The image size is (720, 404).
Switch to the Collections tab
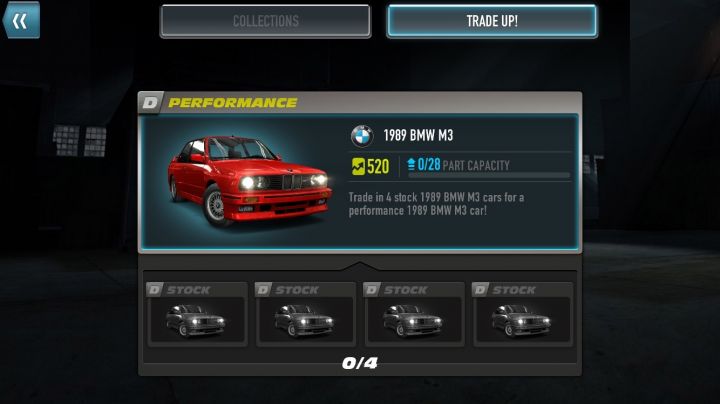pyautogui.click(x=265, y=21)
